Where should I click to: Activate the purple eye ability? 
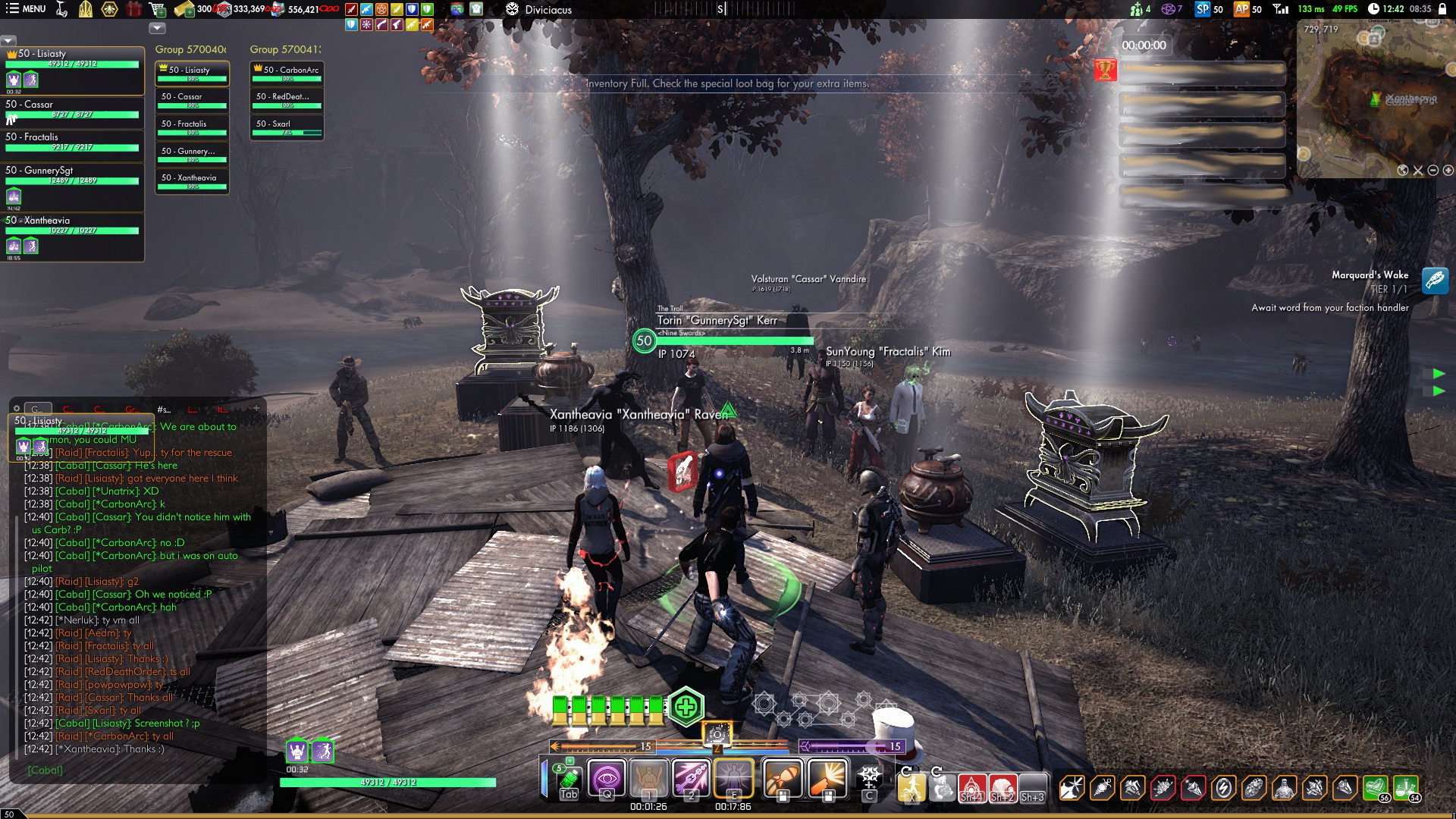click(607, 778)
